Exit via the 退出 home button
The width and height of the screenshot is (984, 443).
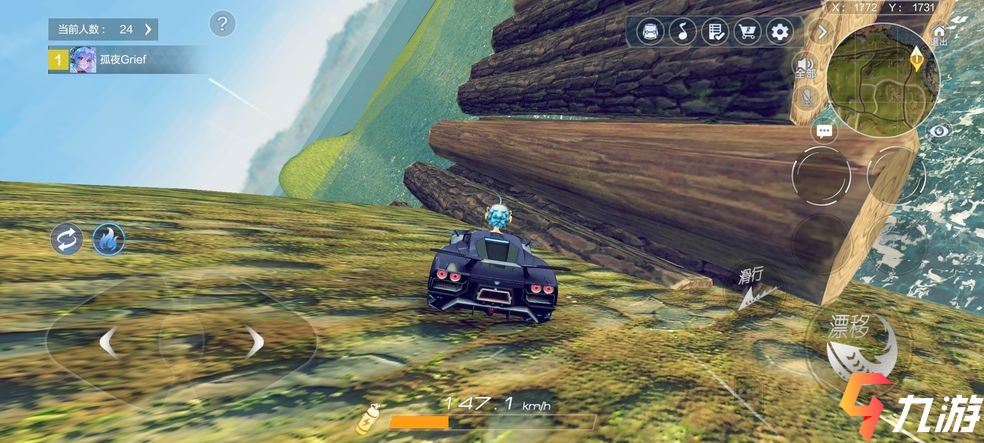(938, 38)
